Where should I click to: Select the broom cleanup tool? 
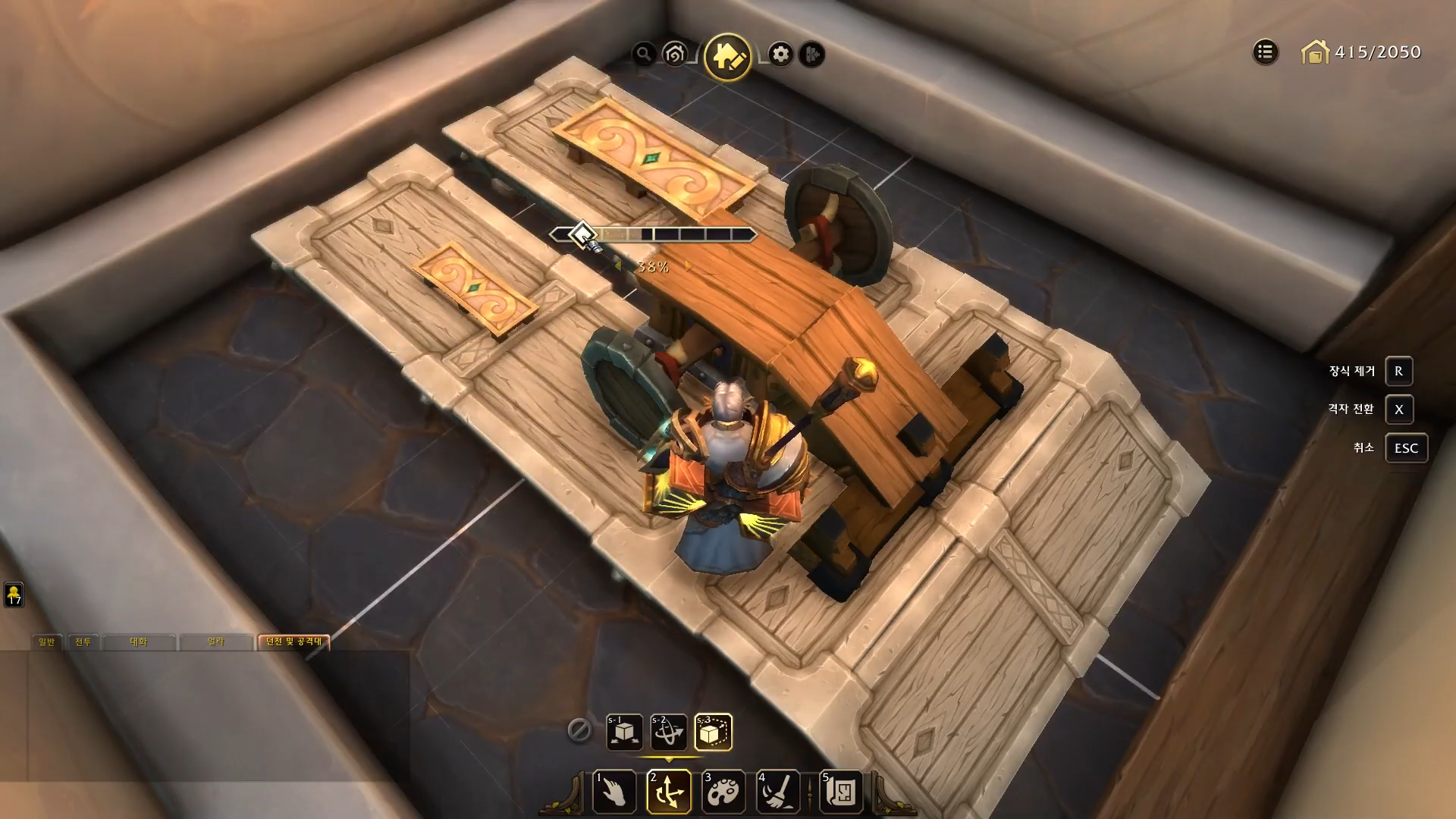(x=778, y=792)
